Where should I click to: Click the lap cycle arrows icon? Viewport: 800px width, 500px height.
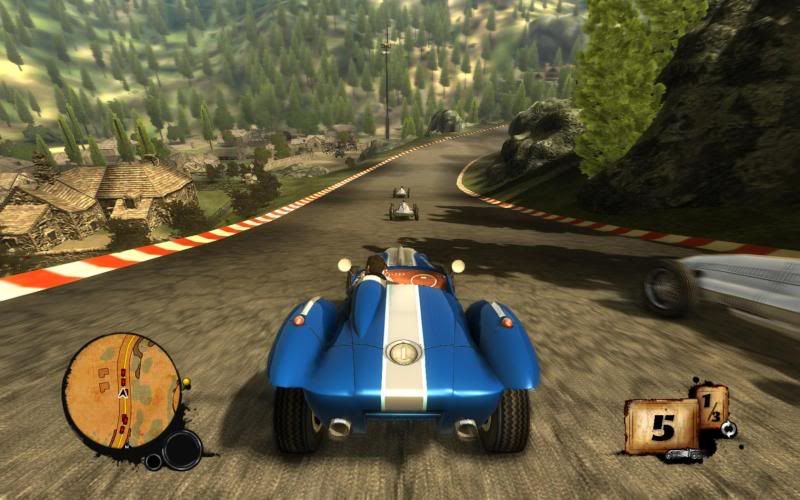pyautogui.click(x=729, y=429)
